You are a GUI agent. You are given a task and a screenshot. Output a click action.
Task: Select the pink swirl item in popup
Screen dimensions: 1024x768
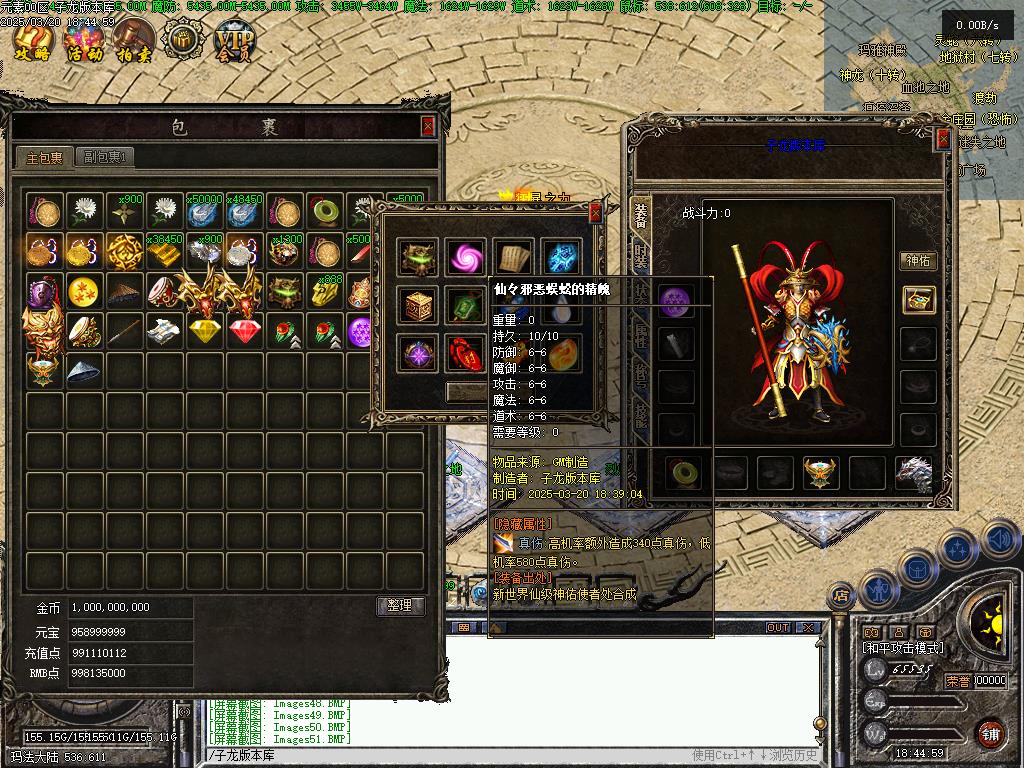click(x=465, y=257)
